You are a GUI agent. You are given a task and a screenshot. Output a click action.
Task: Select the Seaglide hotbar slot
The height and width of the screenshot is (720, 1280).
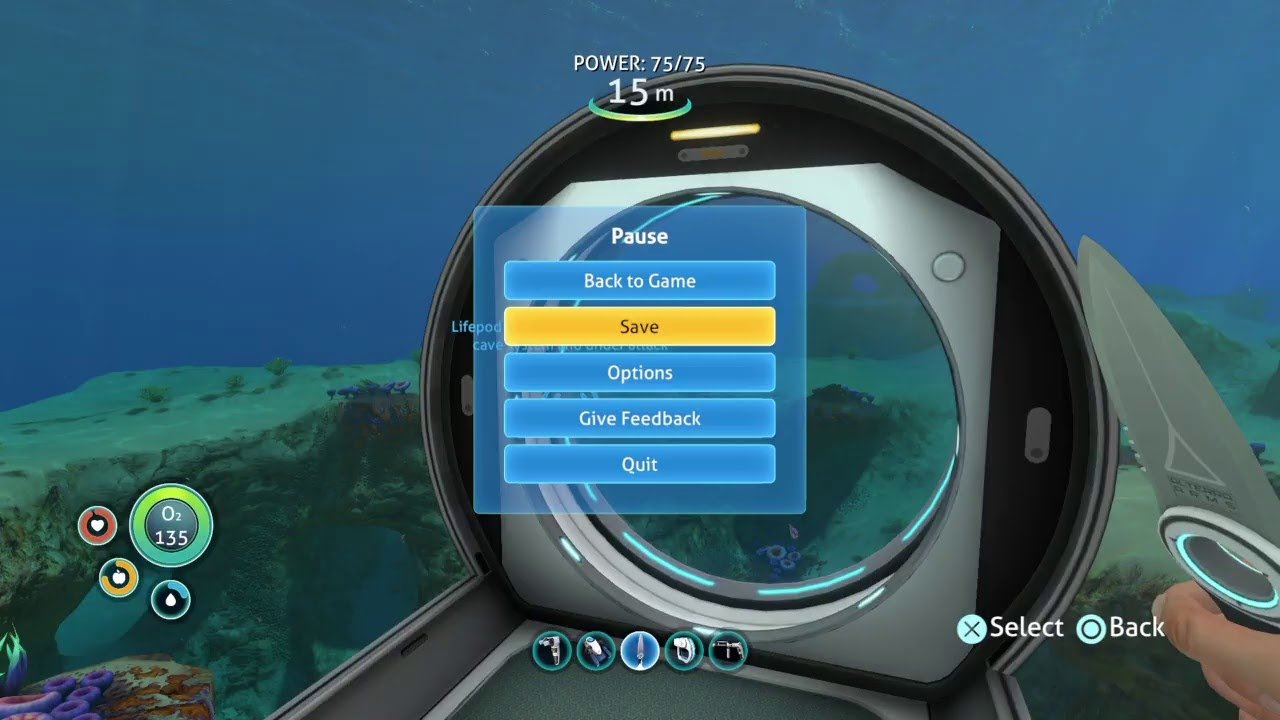pyautogui.click(x=595, y=652)
